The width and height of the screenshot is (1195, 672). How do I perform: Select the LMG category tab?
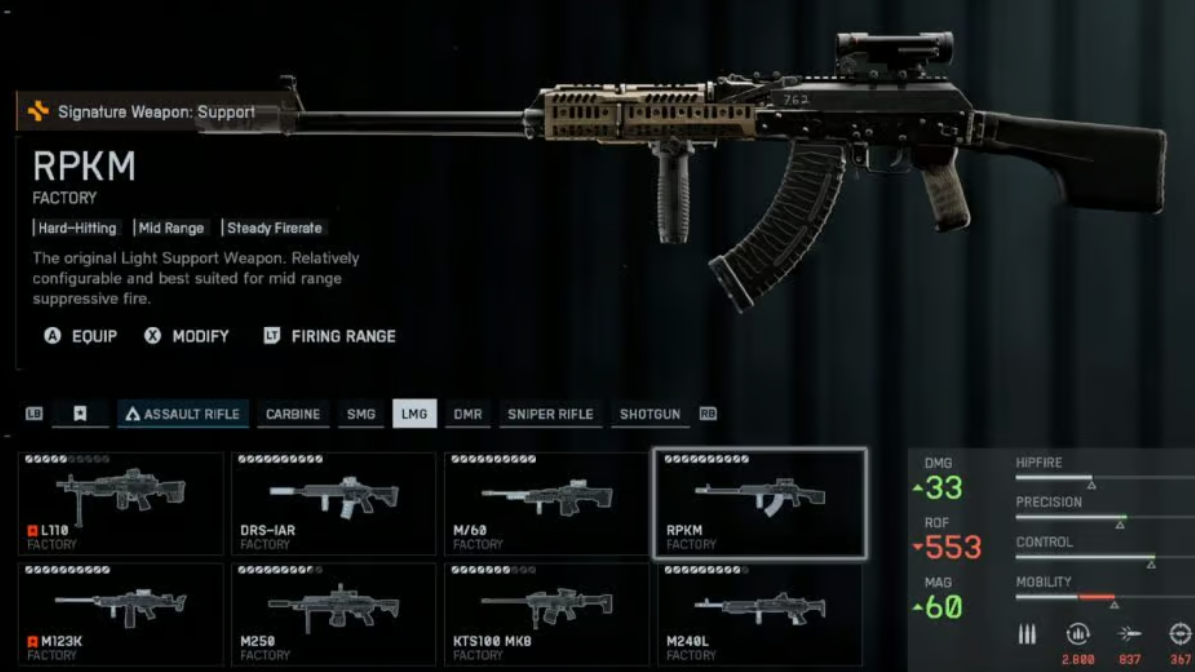tap(414, 414)
